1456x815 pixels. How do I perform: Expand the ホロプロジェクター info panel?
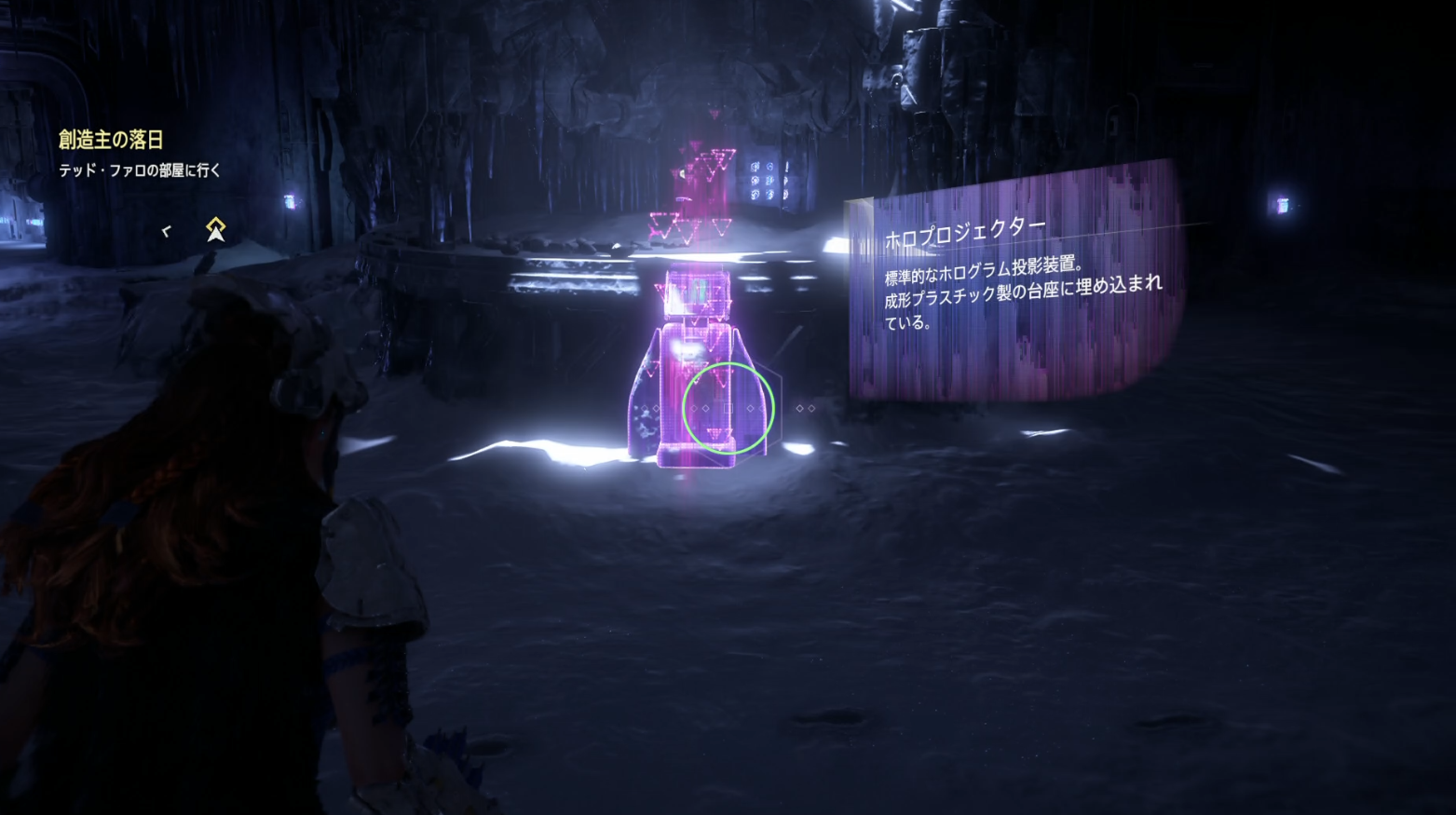(1006, 279)
